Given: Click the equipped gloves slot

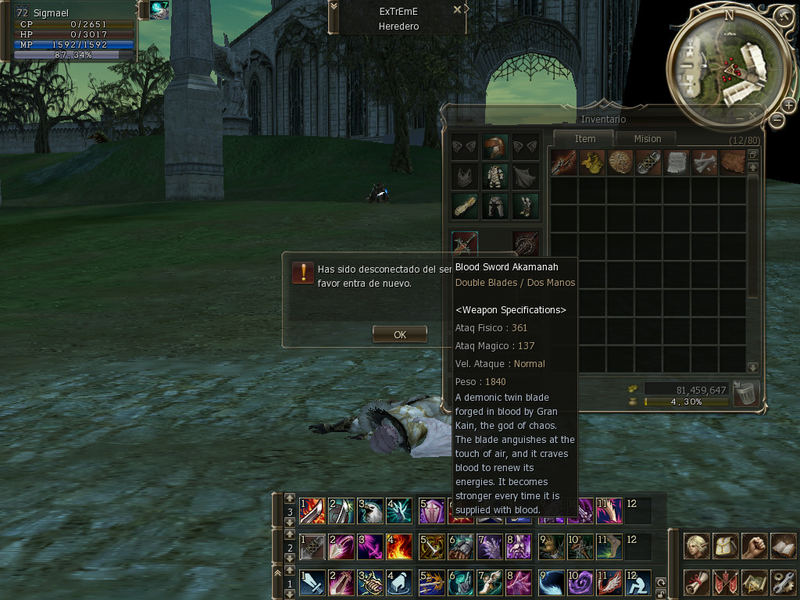Looking at the screenshot, I should [465, 206].
